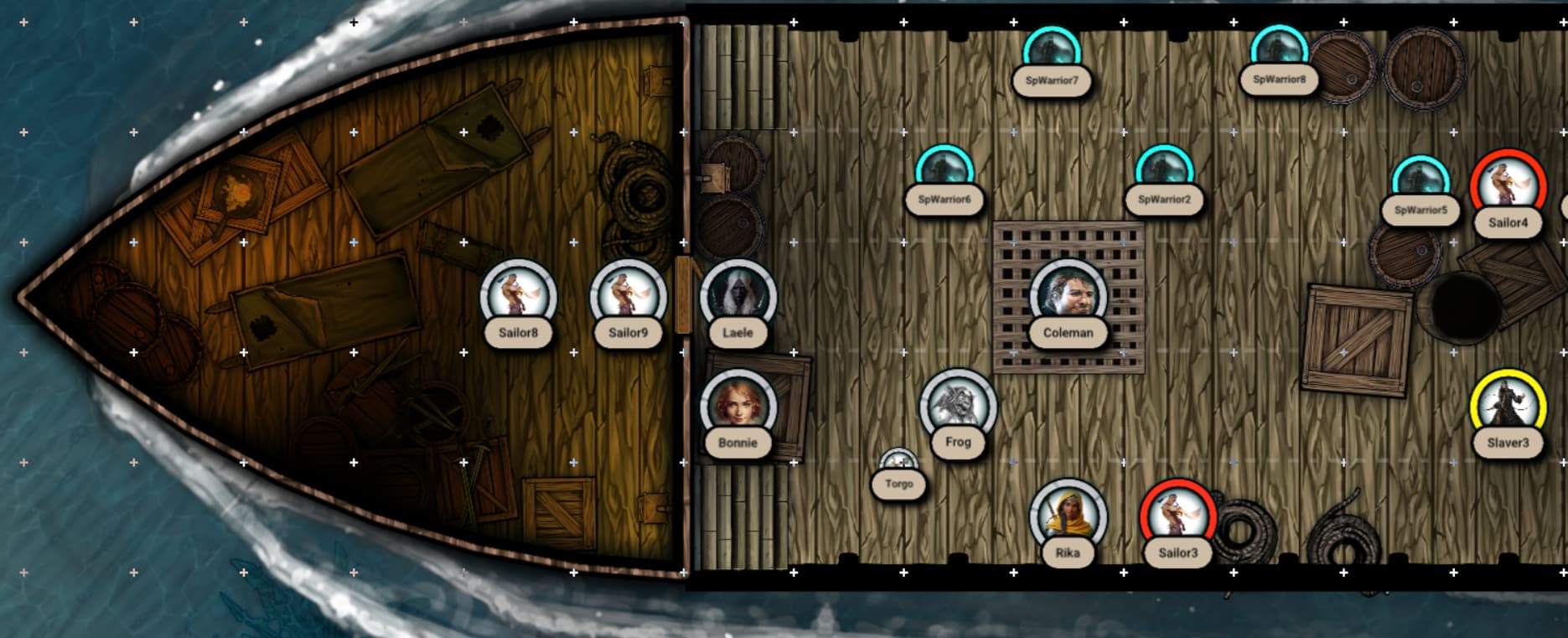Select the SpWarrior7 token

click(x=1052, y=52)
